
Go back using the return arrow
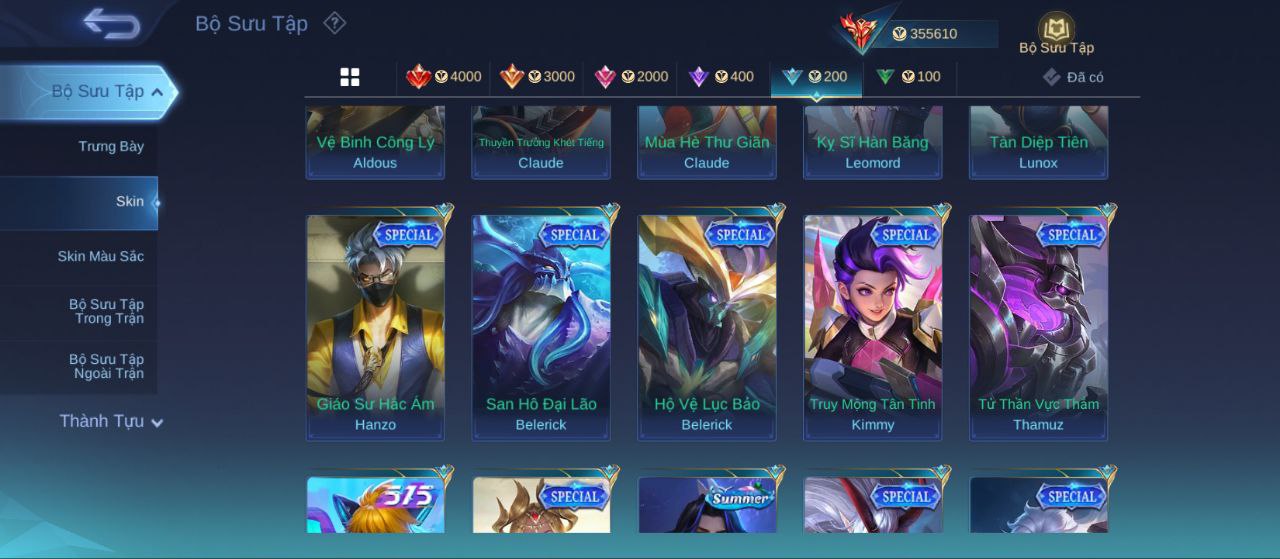click(x=111, y=23)
